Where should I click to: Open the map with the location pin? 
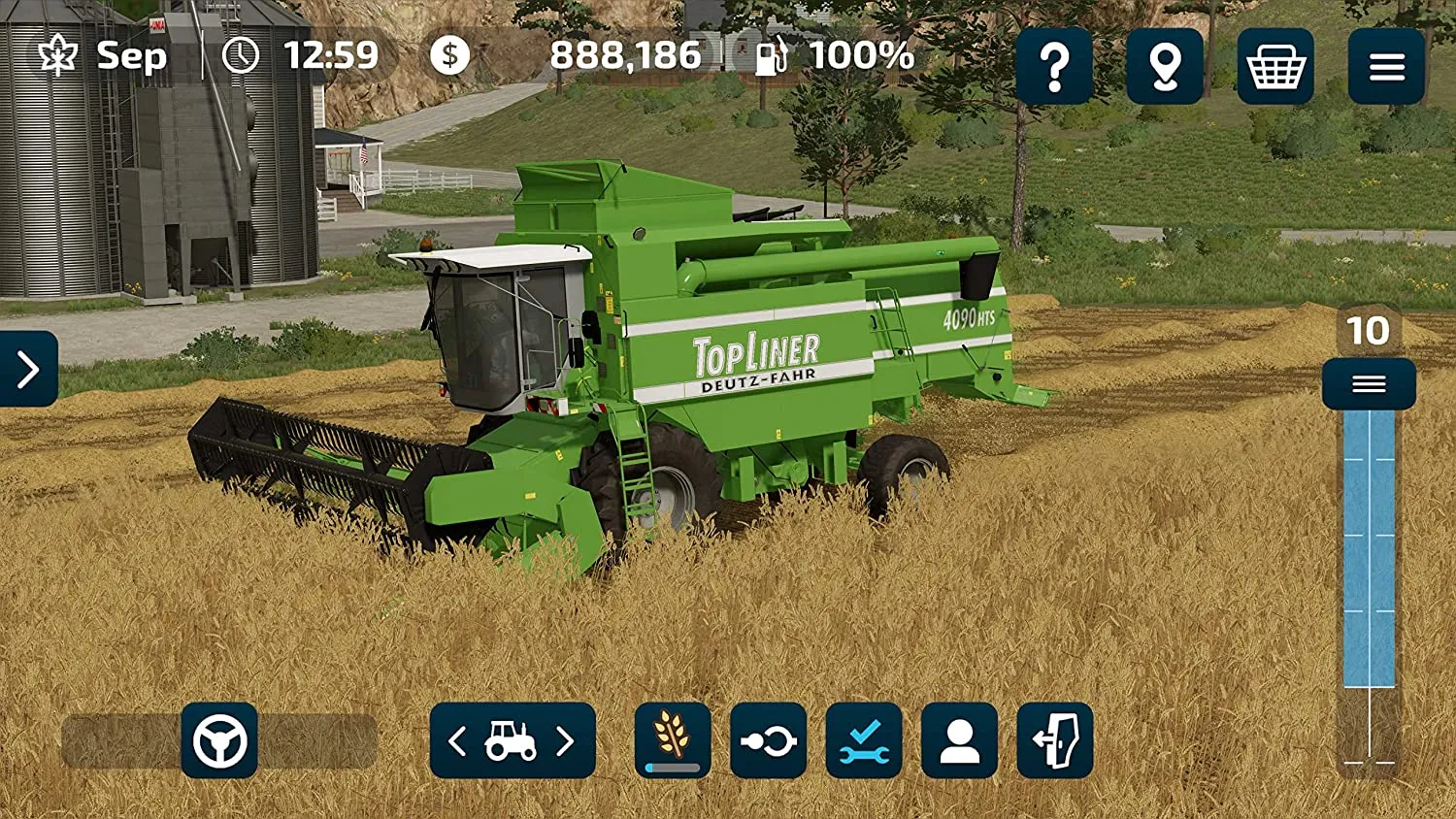pyautogui.click(x=1165, y=66)
